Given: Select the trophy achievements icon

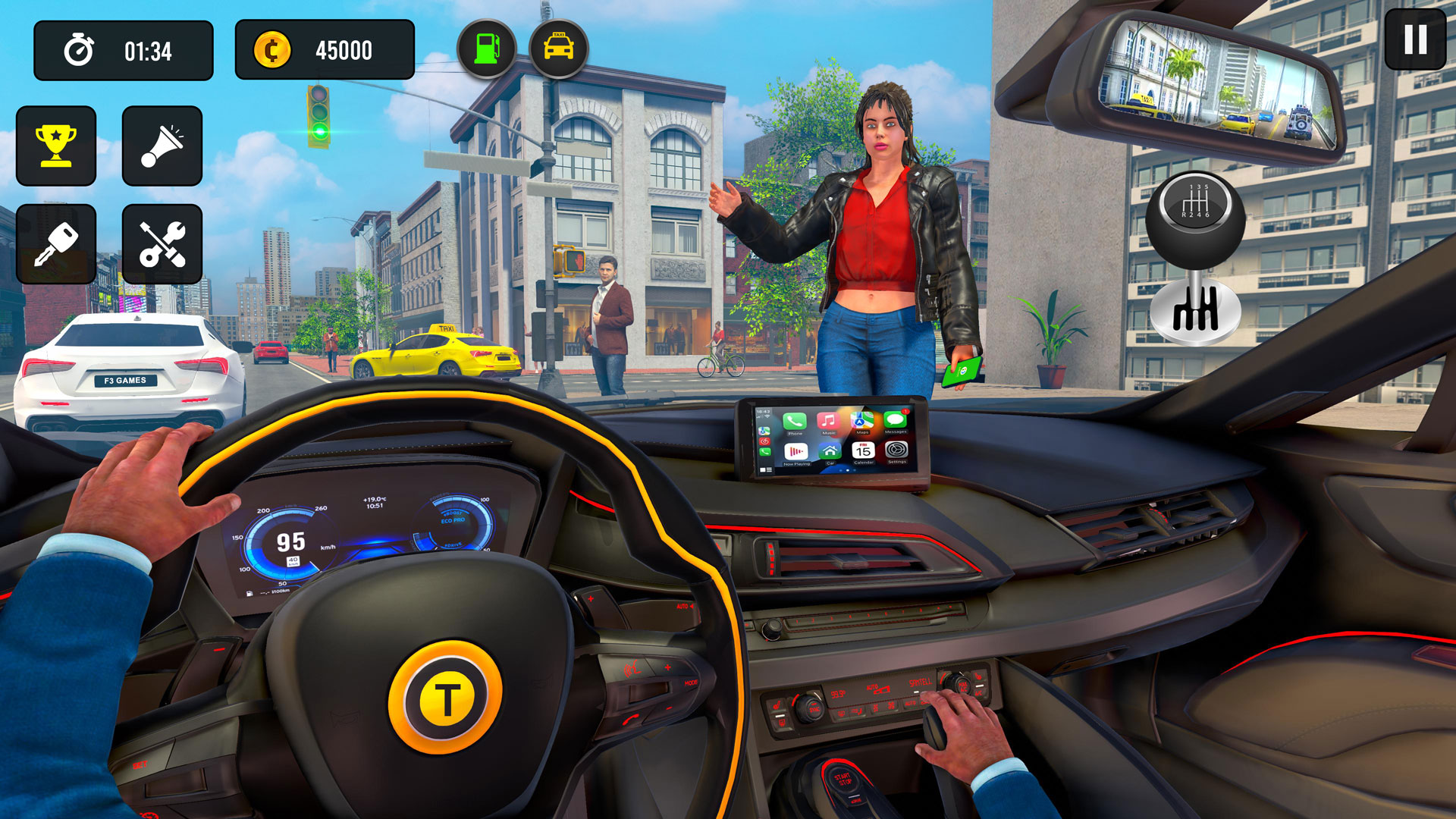Looking at the screenshot, I should (57, 146).
